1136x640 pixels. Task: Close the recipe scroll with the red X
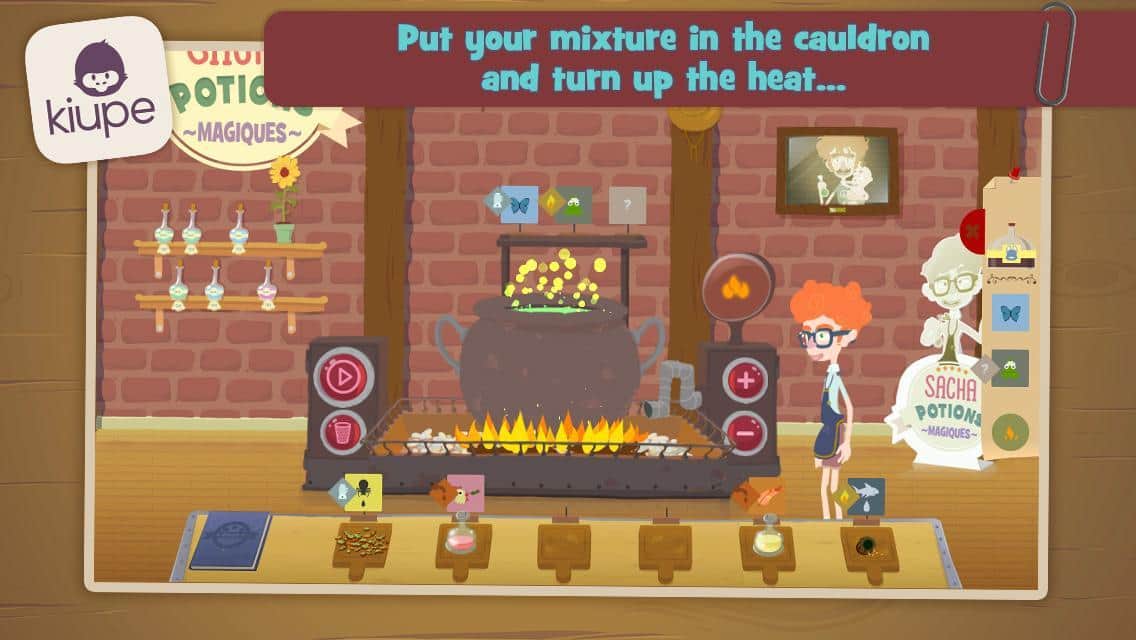[973, 229]
